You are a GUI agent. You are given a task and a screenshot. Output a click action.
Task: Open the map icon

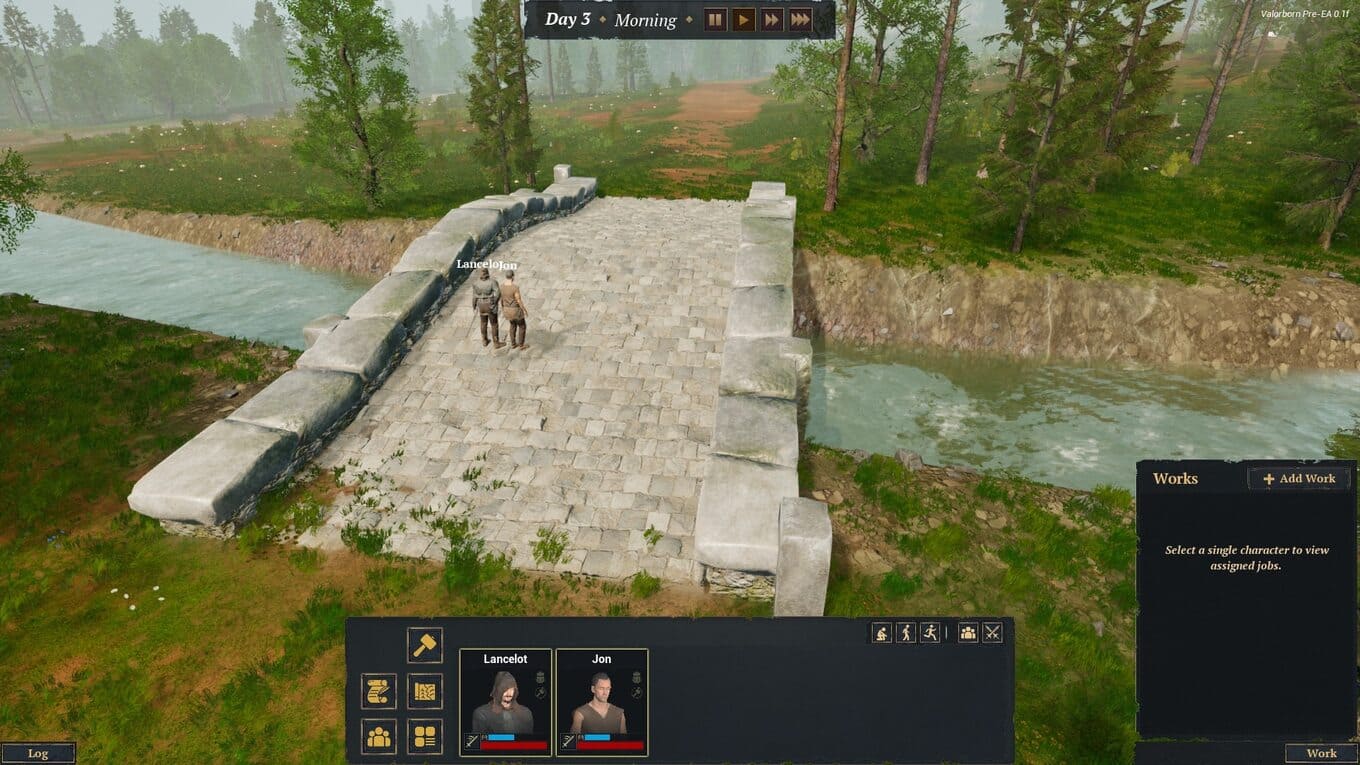[424, 691]
